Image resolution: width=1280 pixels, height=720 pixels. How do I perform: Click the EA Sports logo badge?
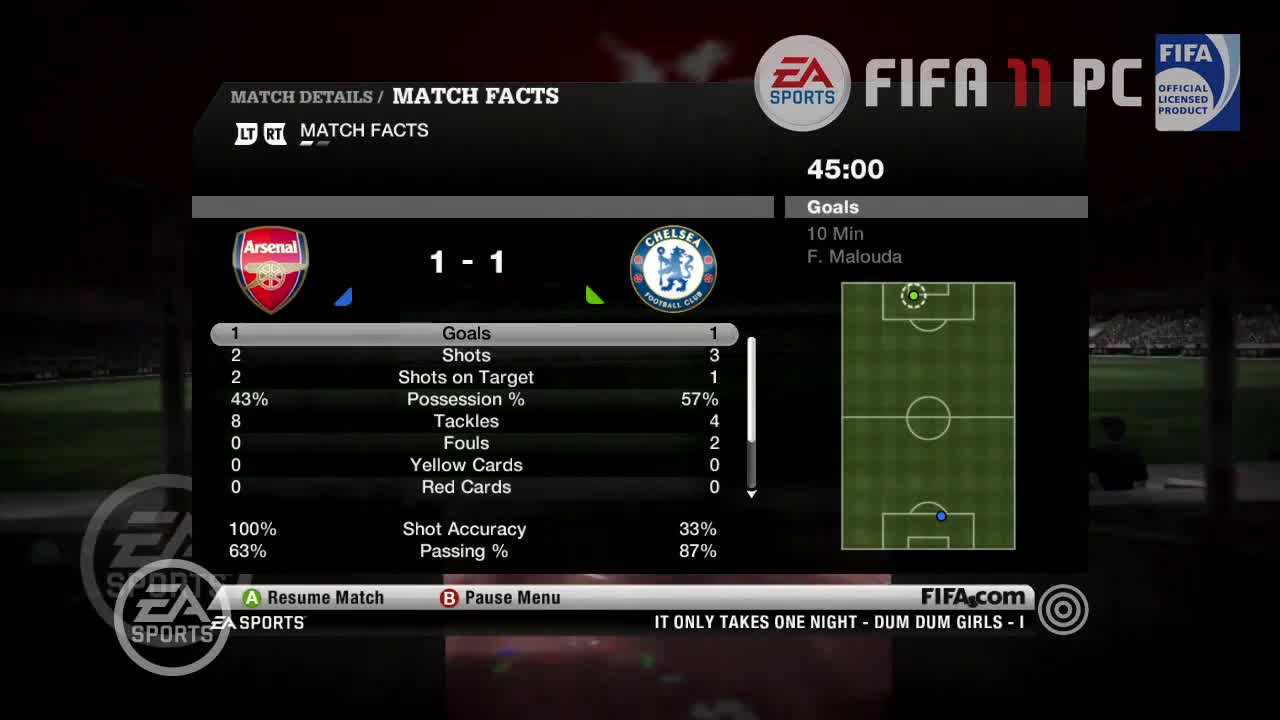(802, 82)
